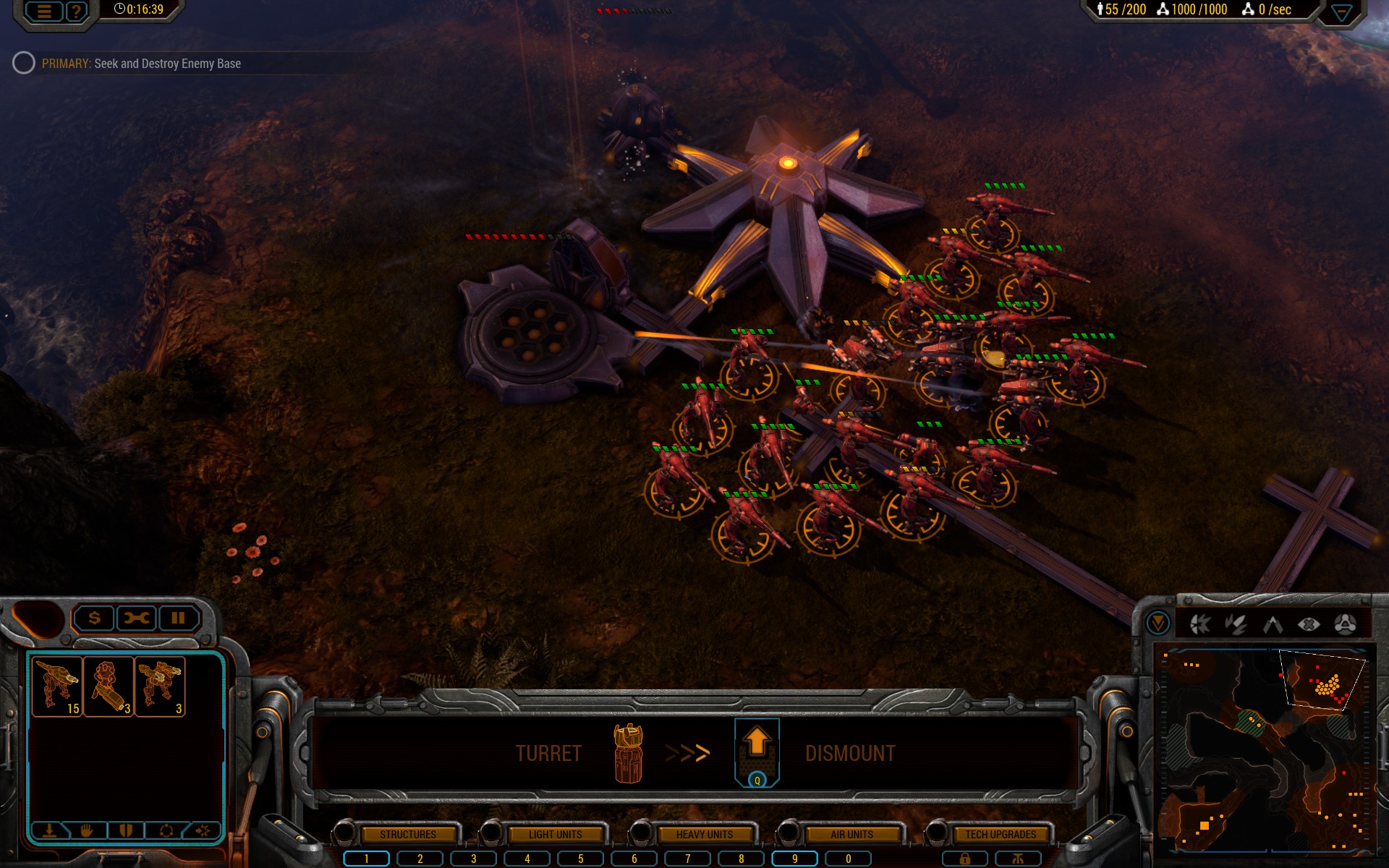
Task: Activate the dollar sign sell button
Action: pos(94,618)
